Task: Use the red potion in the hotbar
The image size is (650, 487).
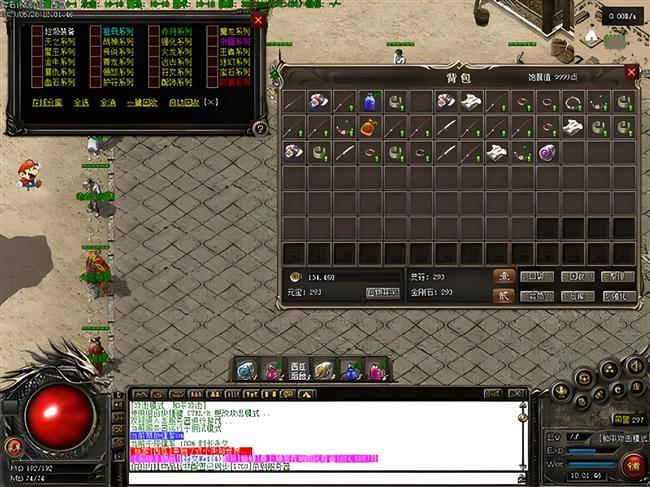Action: pyautogui.click(x=272, y=371)
